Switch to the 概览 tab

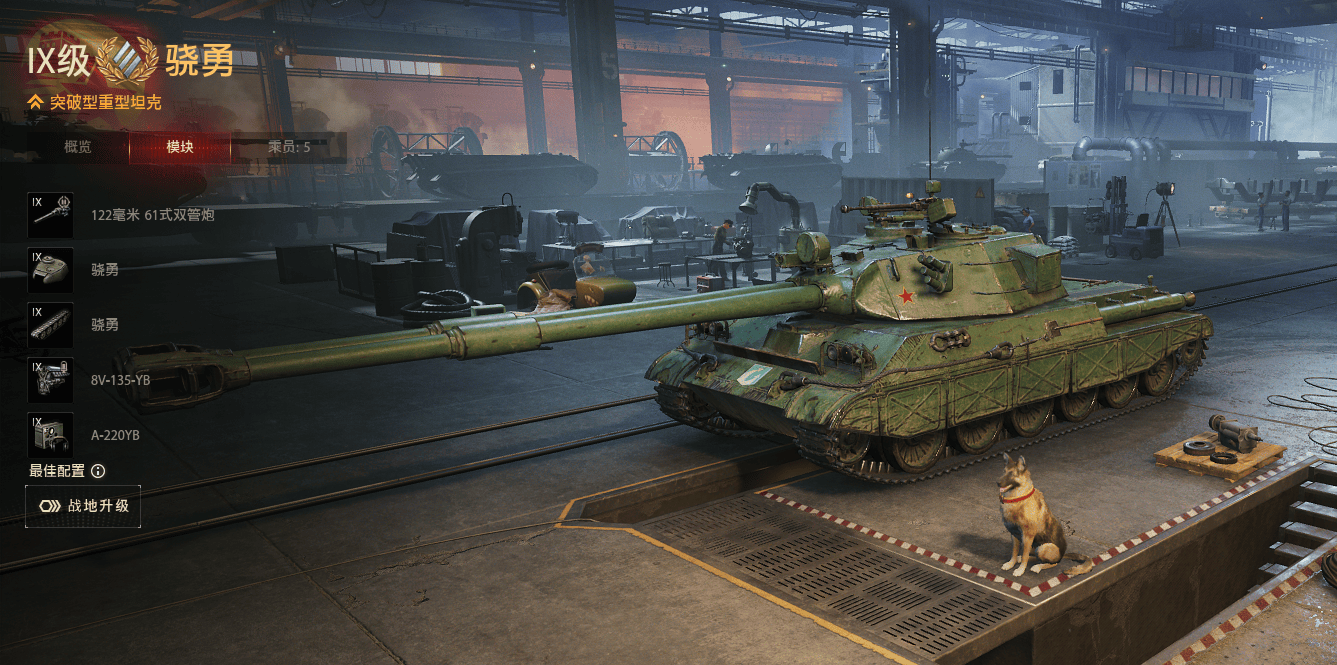(x=78, y=147)
